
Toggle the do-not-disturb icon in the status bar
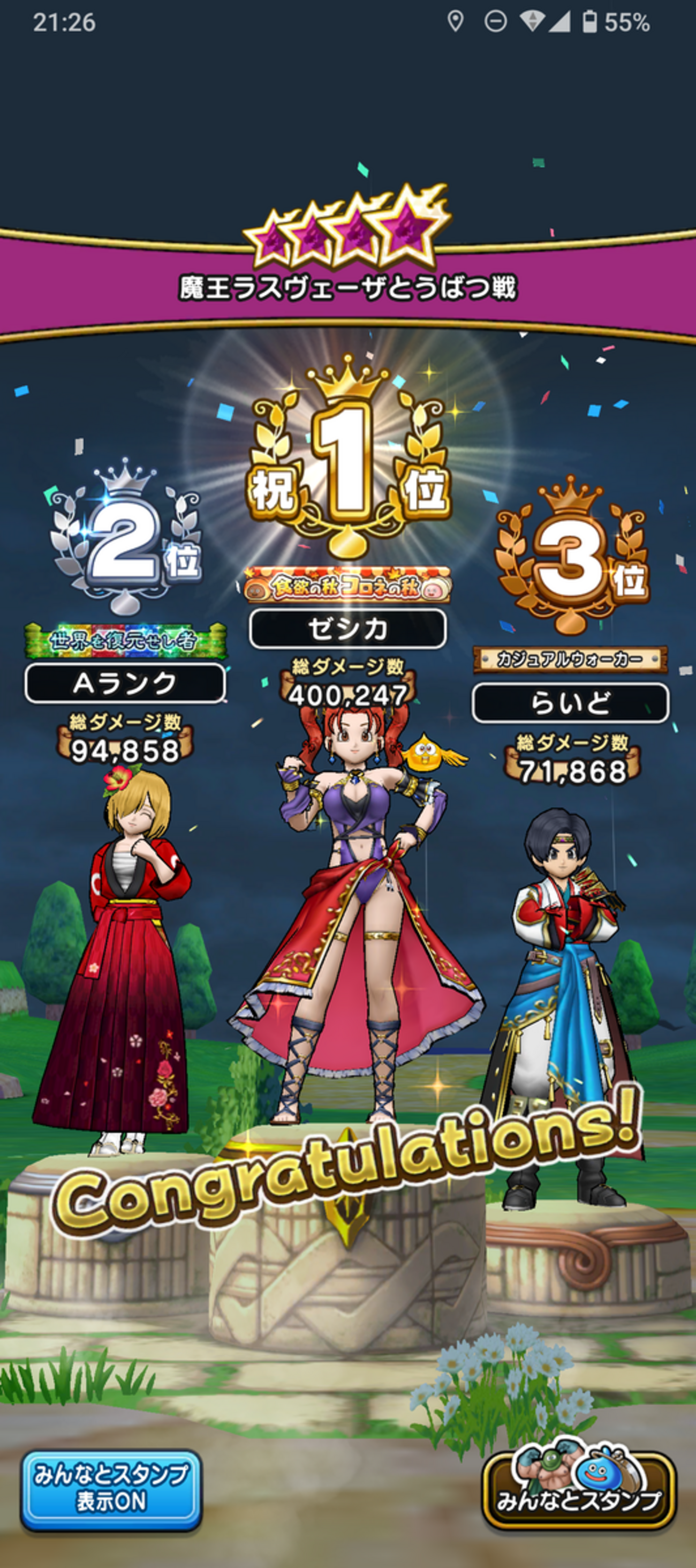coord(494,20)
